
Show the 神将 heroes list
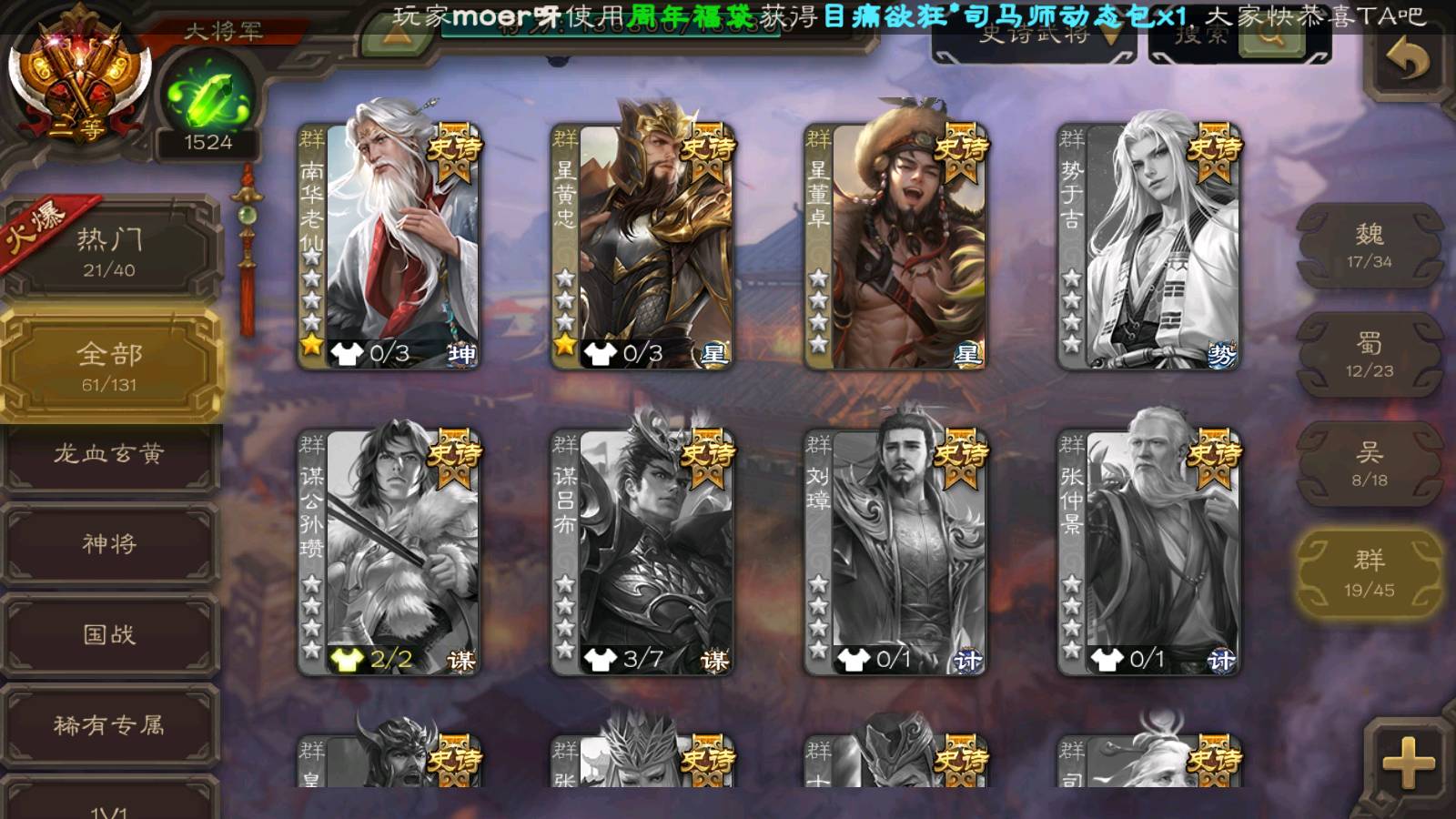tap(109, 543)
